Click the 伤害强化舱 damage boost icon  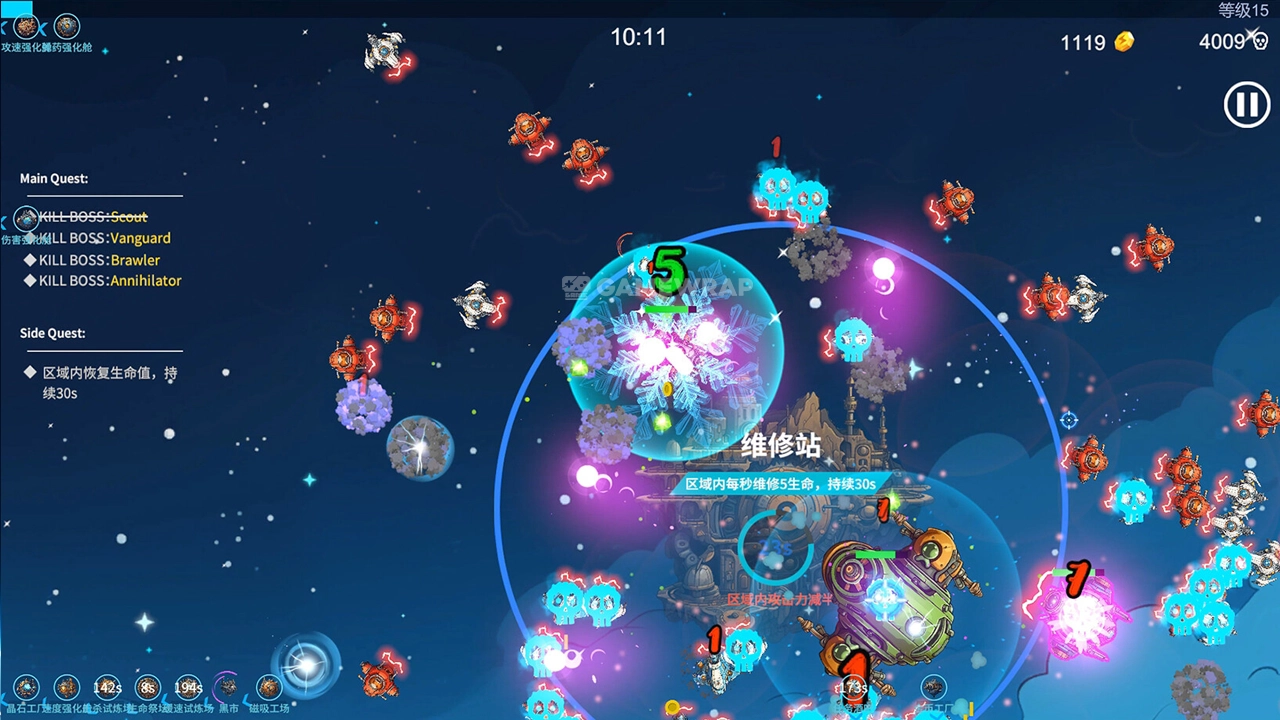coord(26,219)
